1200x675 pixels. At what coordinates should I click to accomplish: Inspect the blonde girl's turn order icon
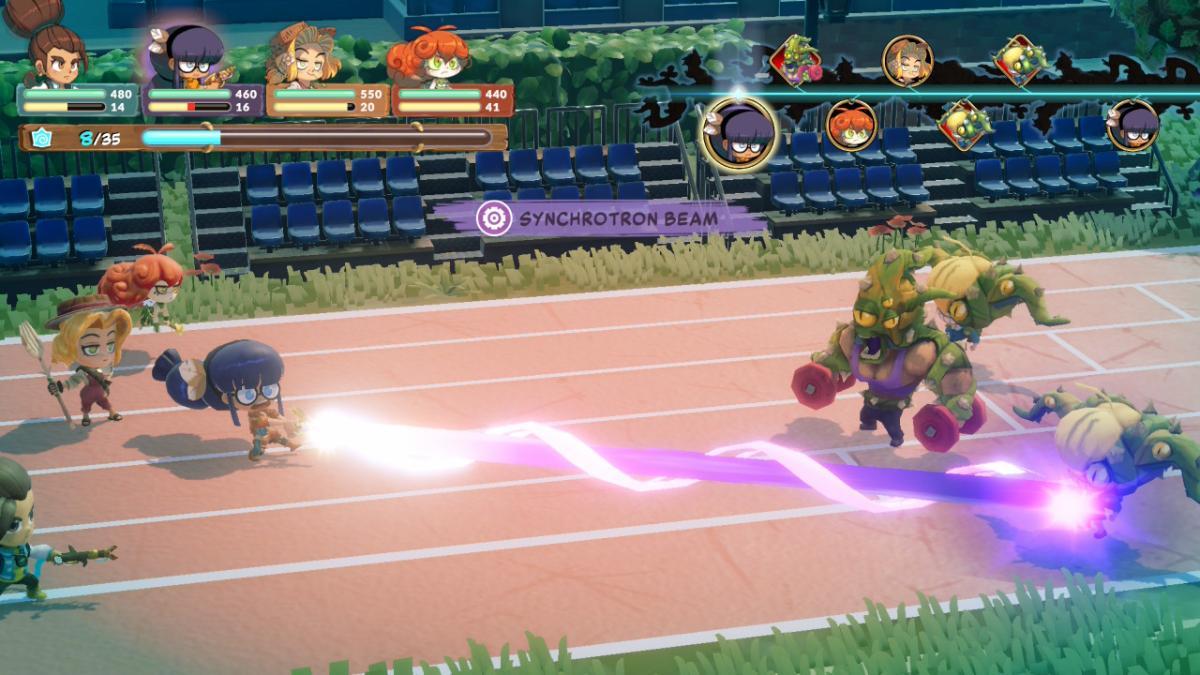coord(907,60)
